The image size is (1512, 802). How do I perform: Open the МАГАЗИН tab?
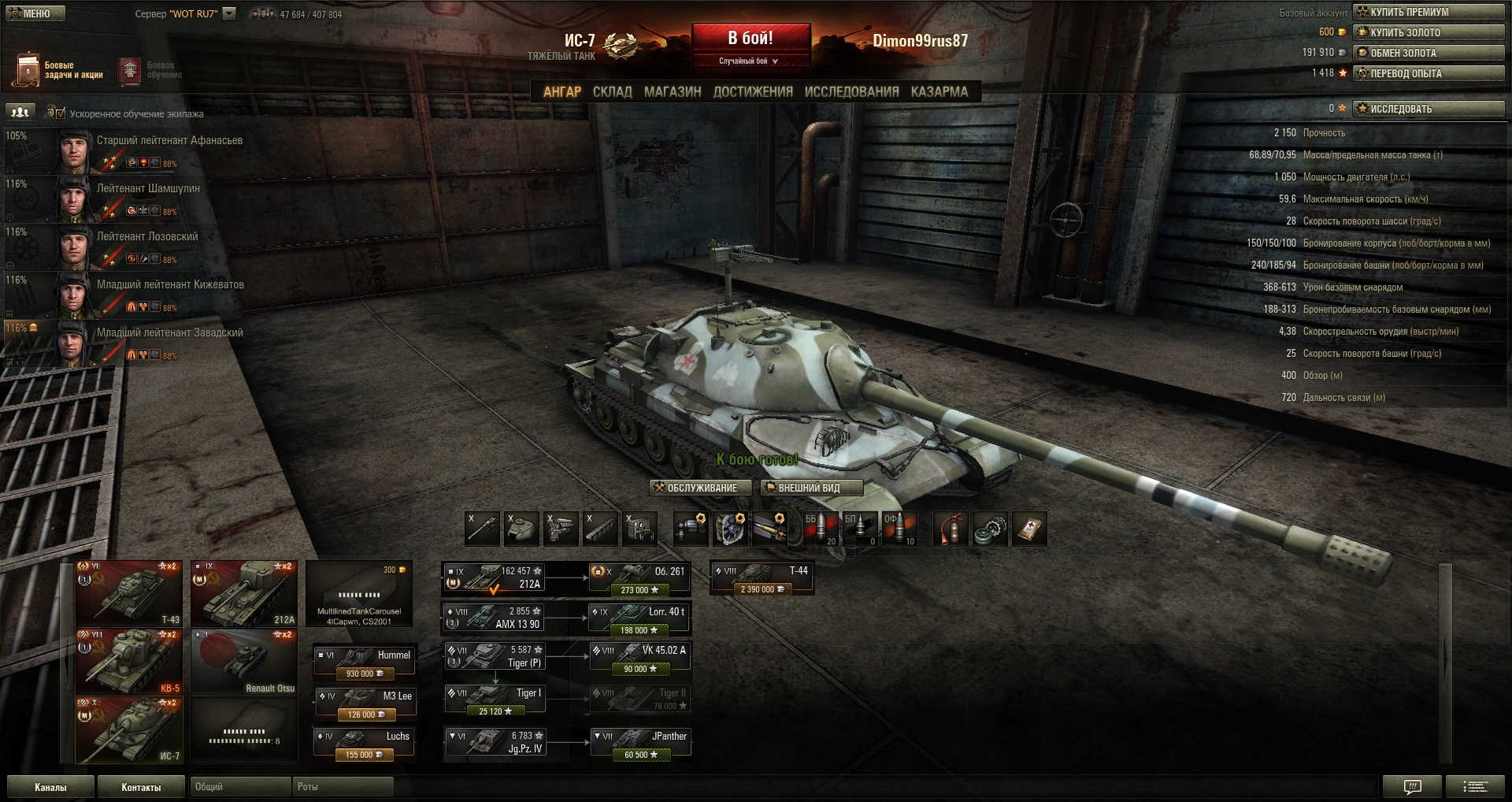[x=672, y=91]
